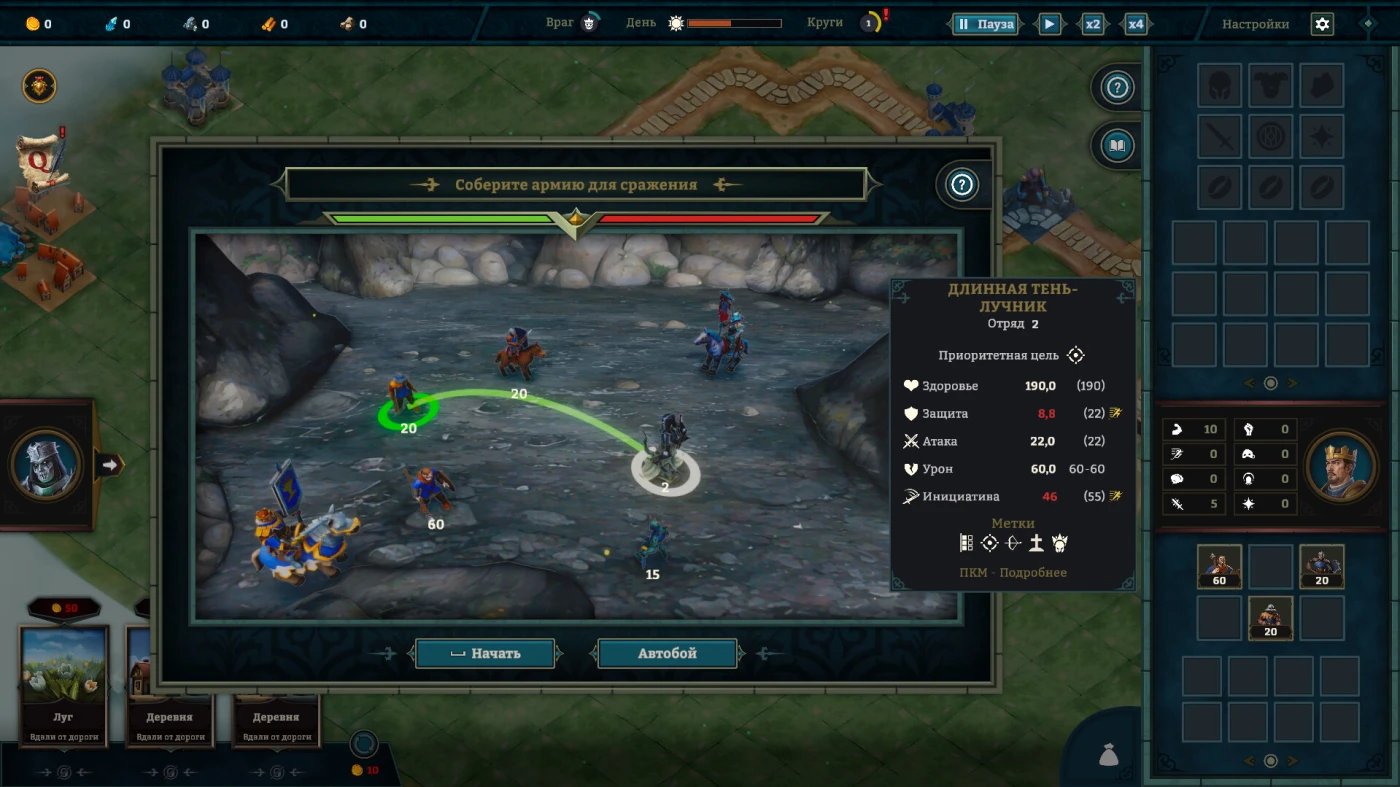Click the arrow tab beside enemy portrait
1400x787 pixels.
pyautogui.click(x=109, y=464)
